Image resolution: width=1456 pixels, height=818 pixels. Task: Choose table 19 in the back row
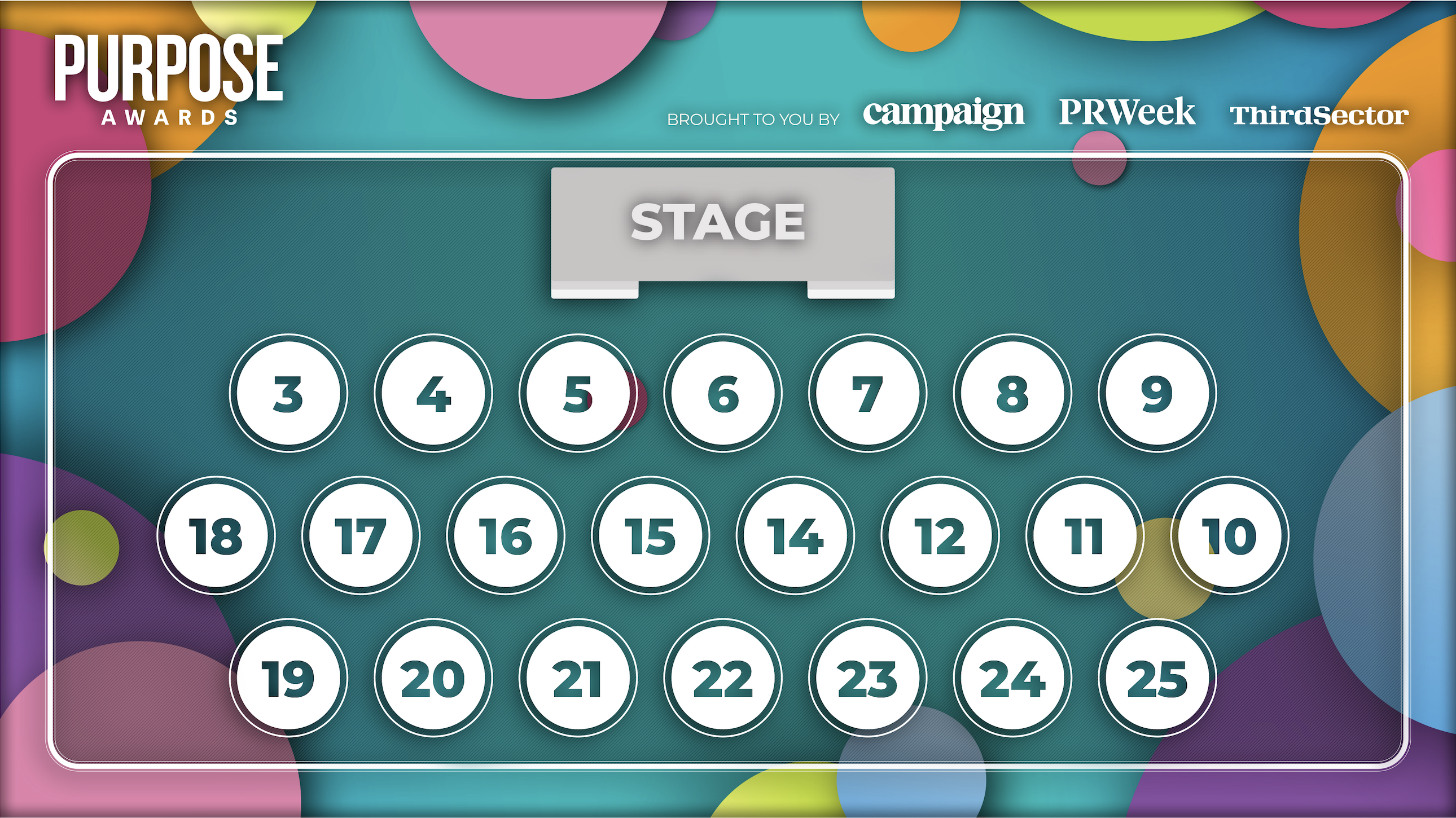288,678
